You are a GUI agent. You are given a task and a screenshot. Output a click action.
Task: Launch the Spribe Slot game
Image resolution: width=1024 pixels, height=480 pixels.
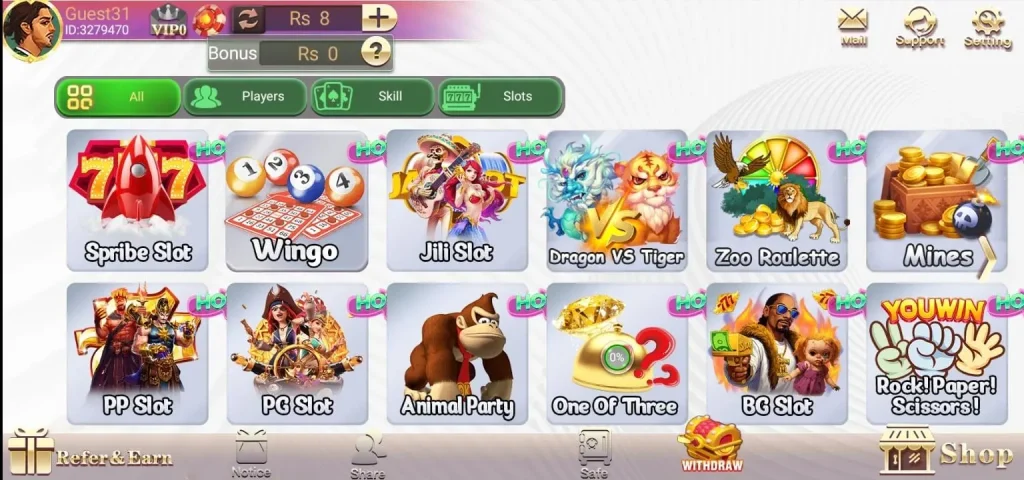(138, 201)
